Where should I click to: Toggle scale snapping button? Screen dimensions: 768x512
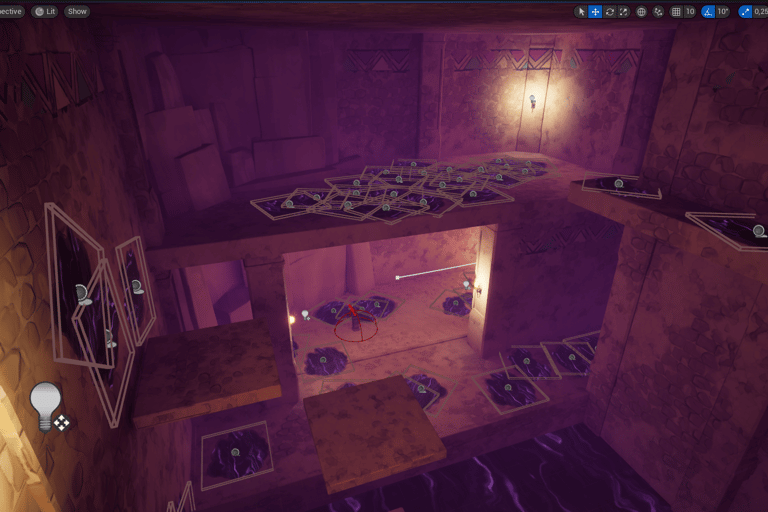click(745, 11)
